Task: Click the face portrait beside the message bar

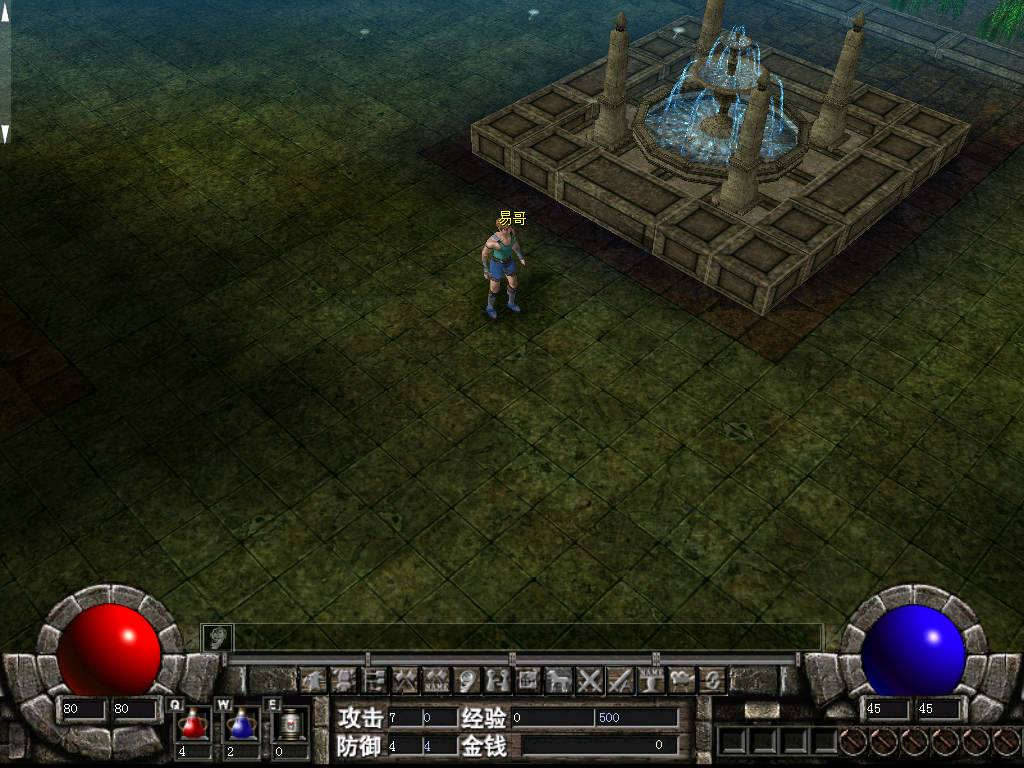Action: pyautogui.click(x=217, y=637)
